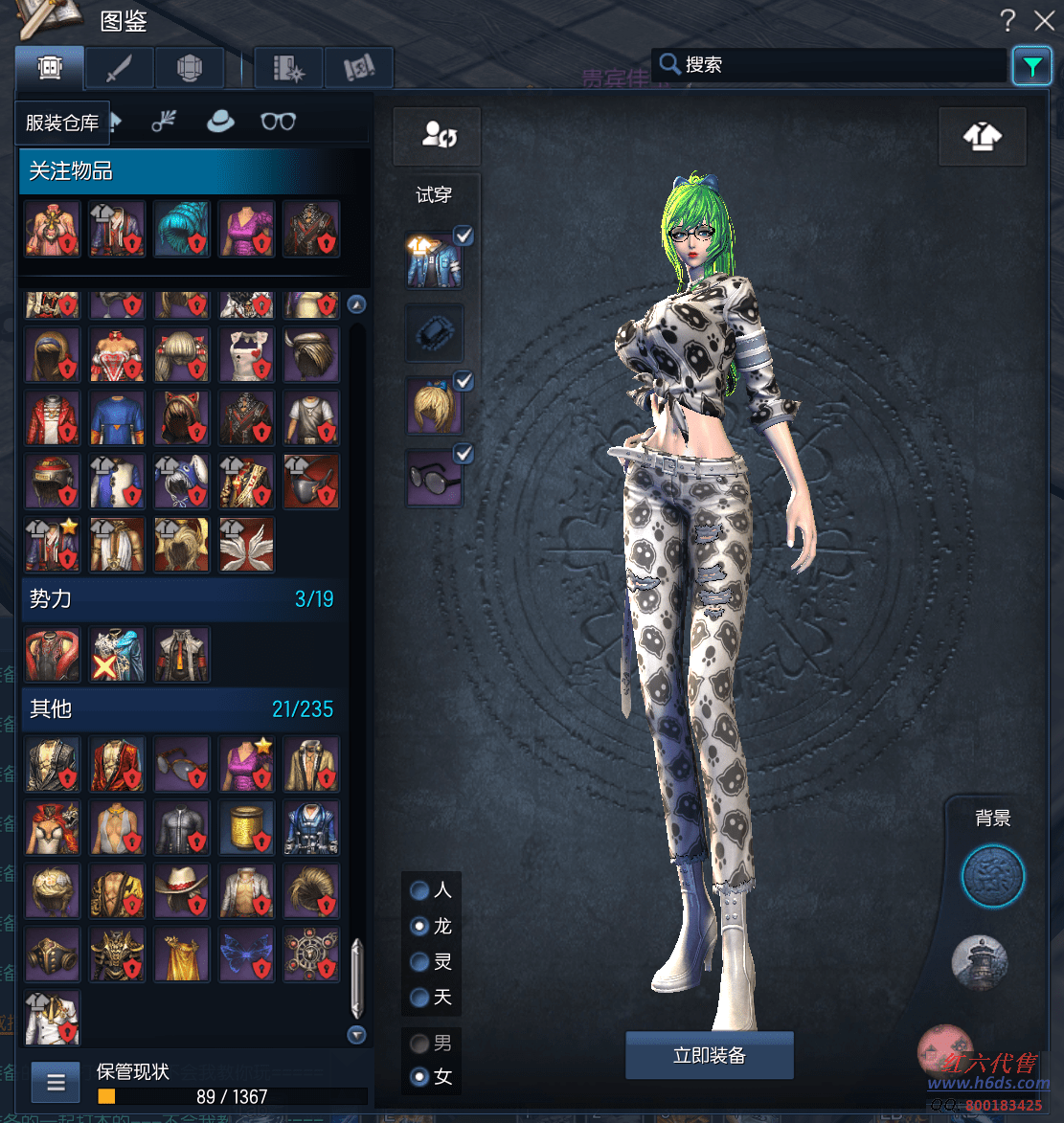Choose the 男 gender option

419,1043
